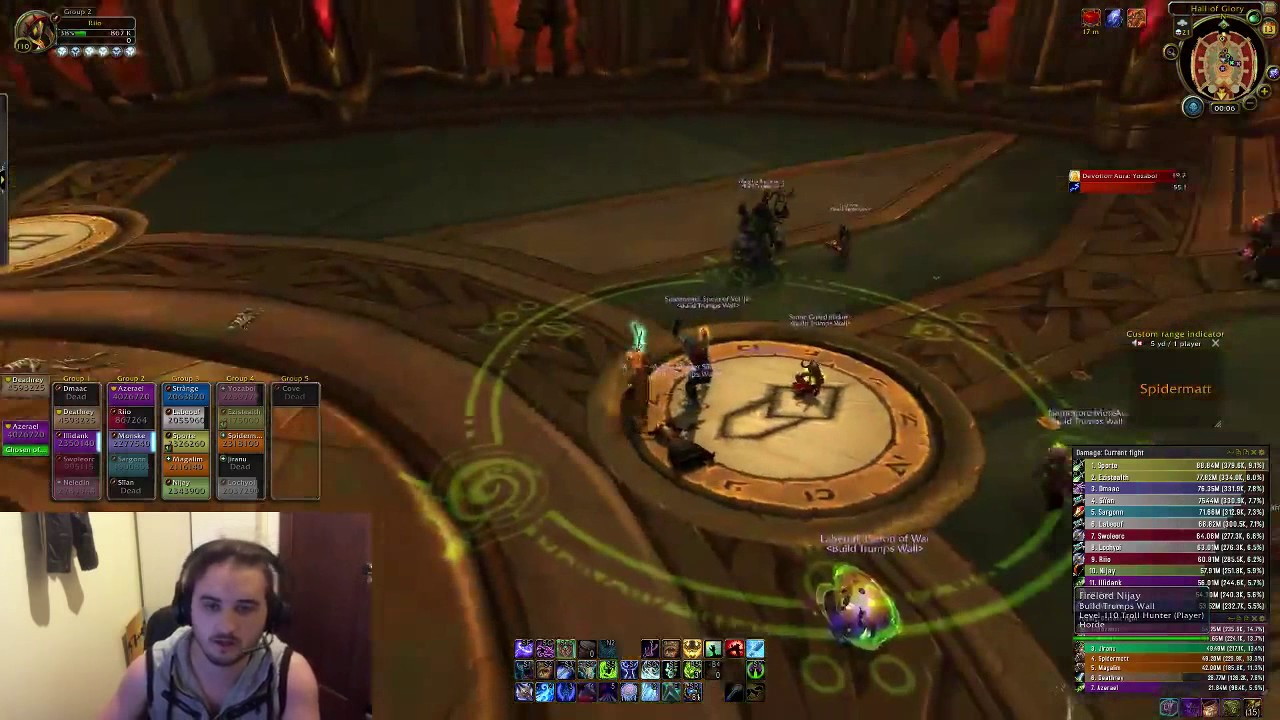Use the light-blue feather ability icon

(x=755, y=650)
